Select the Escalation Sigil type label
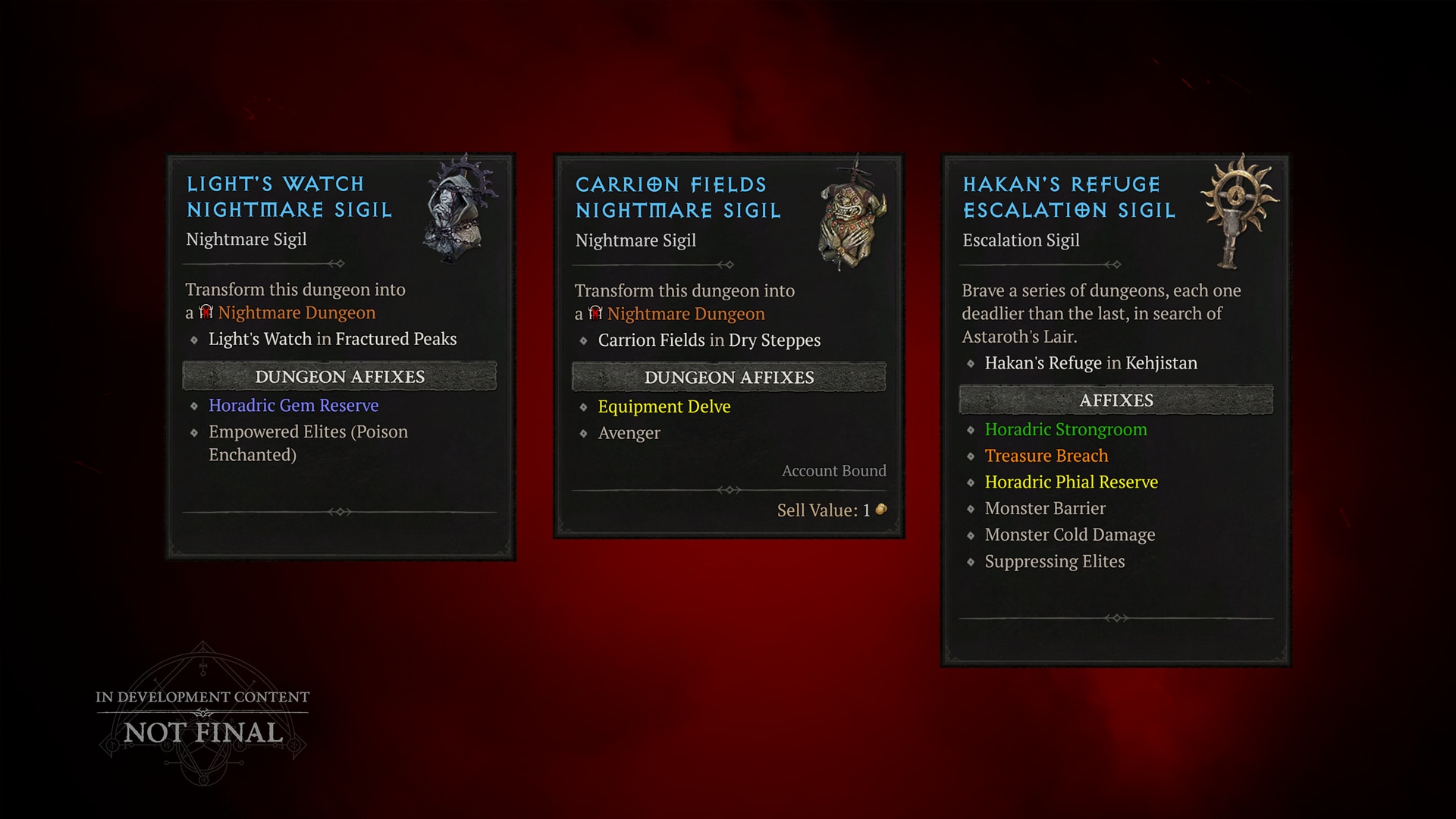This screenshot has height=819, width=1456. point(1021,240)
